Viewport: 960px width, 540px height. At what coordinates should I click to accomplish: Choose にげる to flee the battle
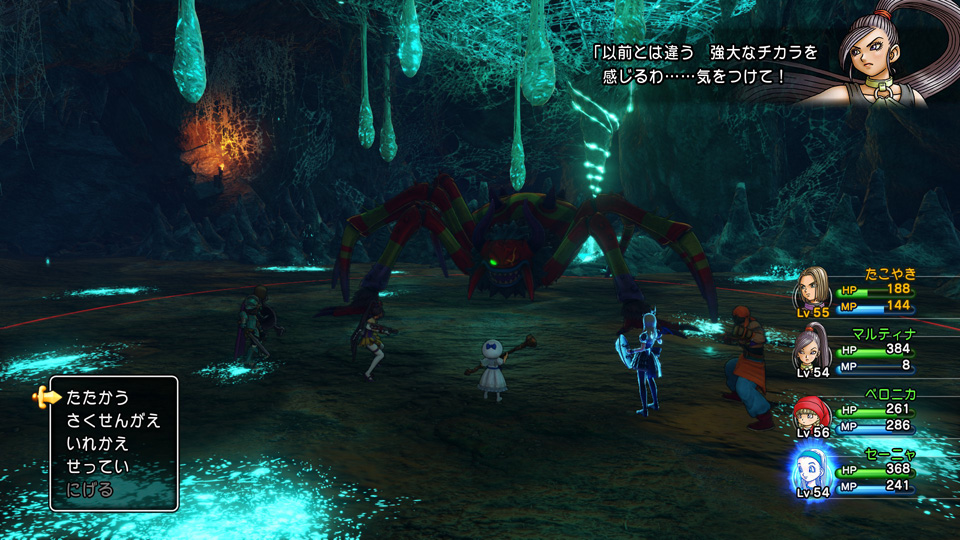coord(90,489)
